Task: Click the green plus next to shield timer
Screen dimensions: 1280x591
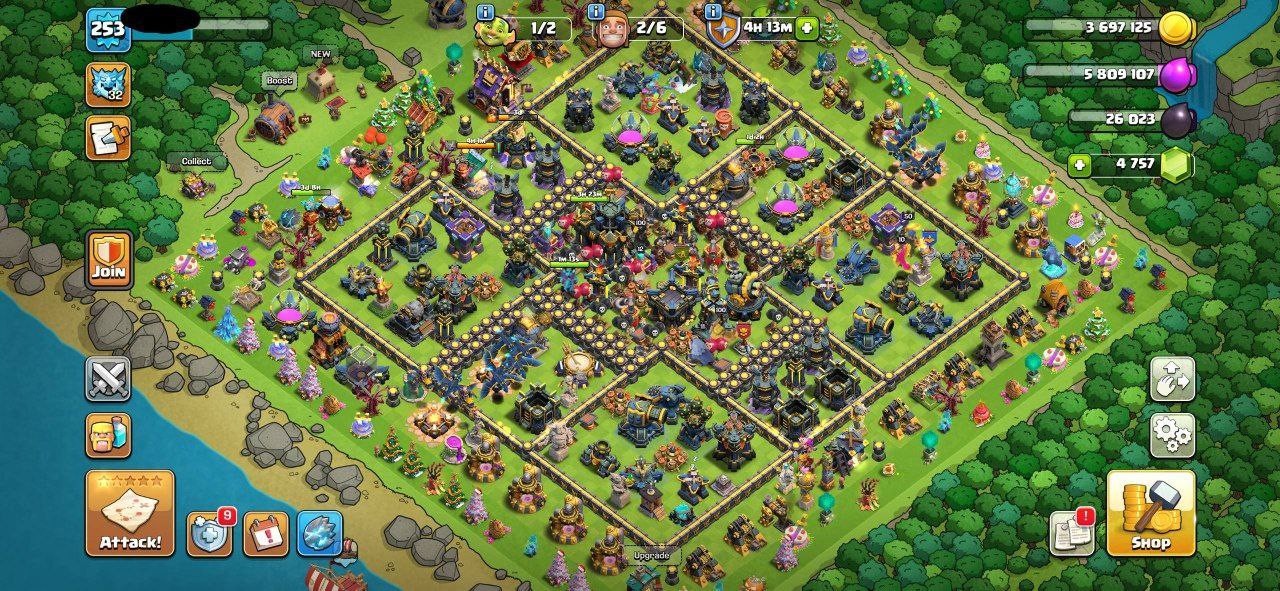Action: [x=806, y=28]
